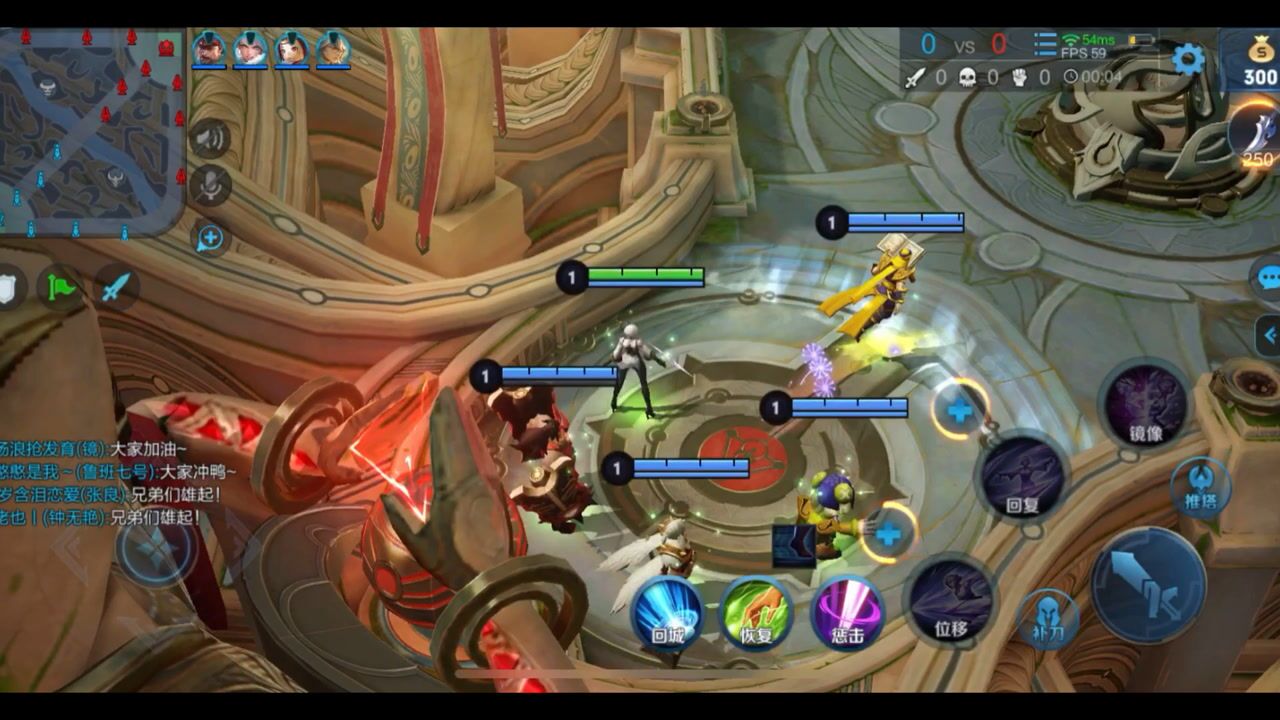
Task: Upgrade the 回复 skill with its plus button
Action: [x=960, y=410]
